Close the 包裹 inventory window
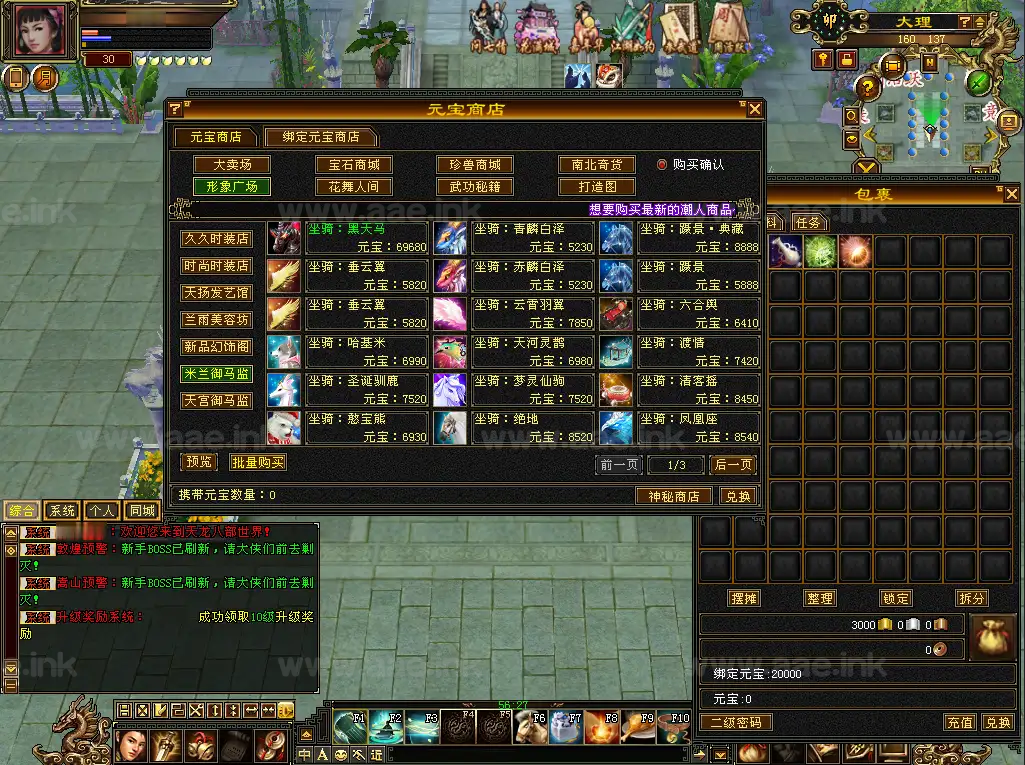 [1012, 194]
